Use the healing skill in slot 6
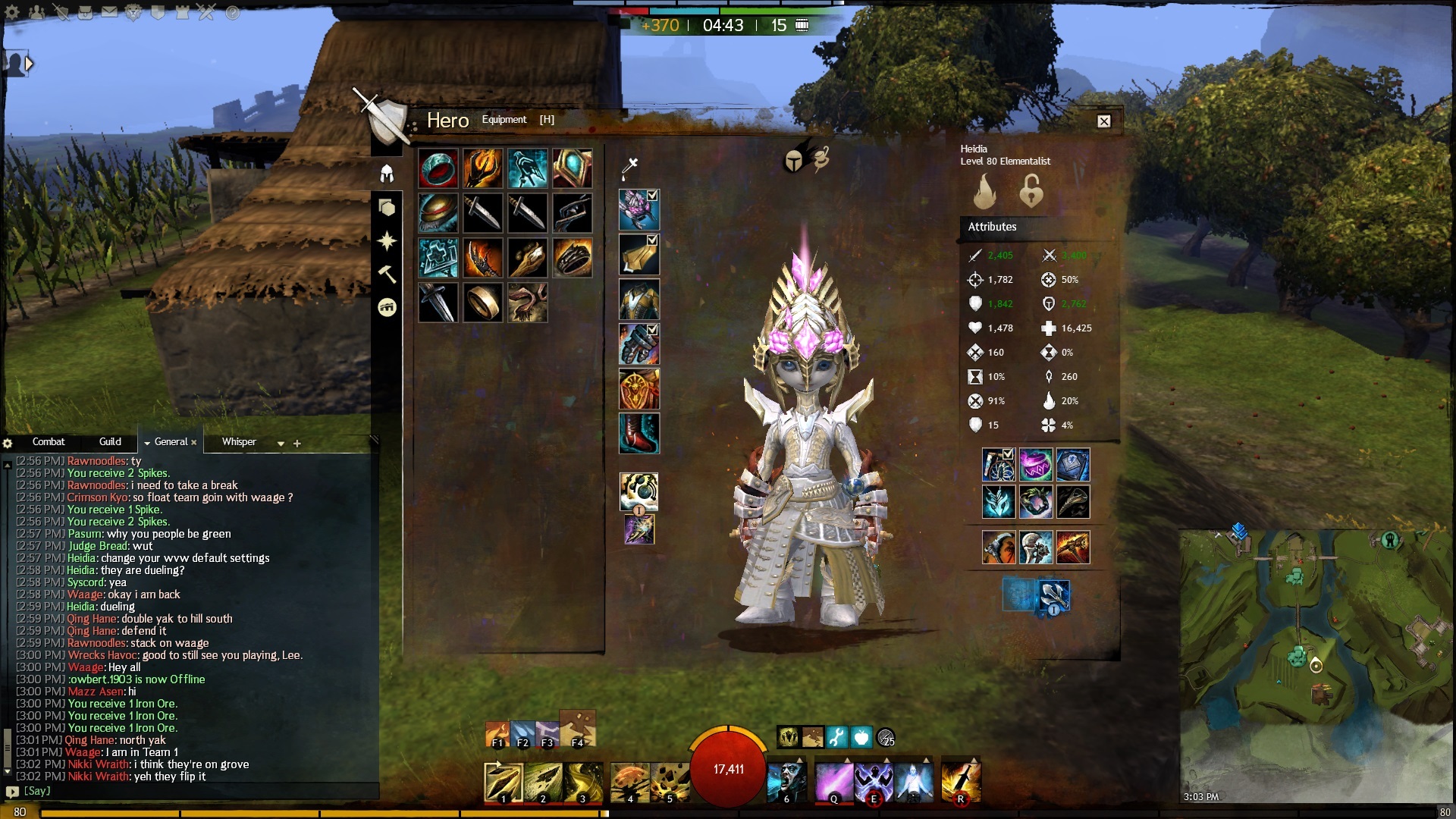 [786, 782]
